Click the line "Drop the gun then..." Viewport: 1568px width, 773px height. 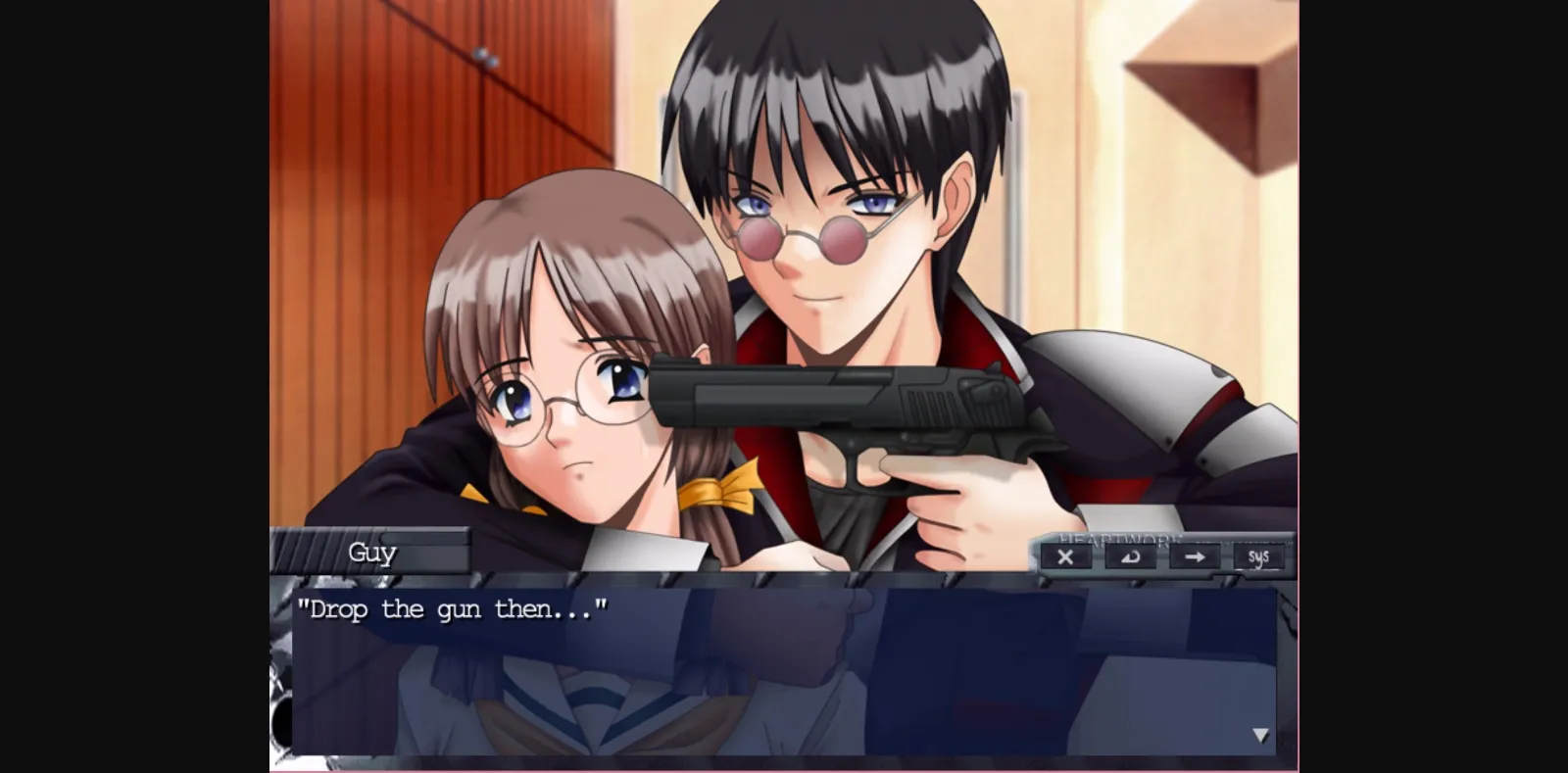point(453,609)
